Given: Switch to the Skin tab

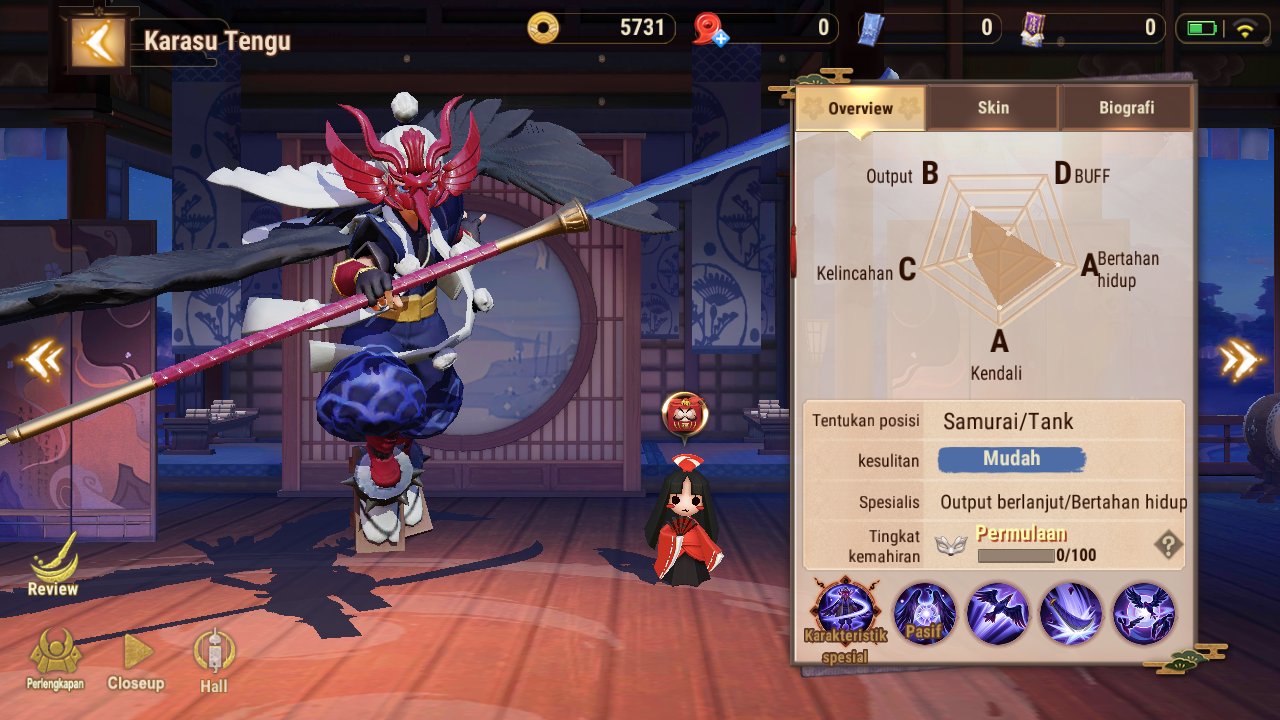Looking at the screenshot, I should click(992, 108).
